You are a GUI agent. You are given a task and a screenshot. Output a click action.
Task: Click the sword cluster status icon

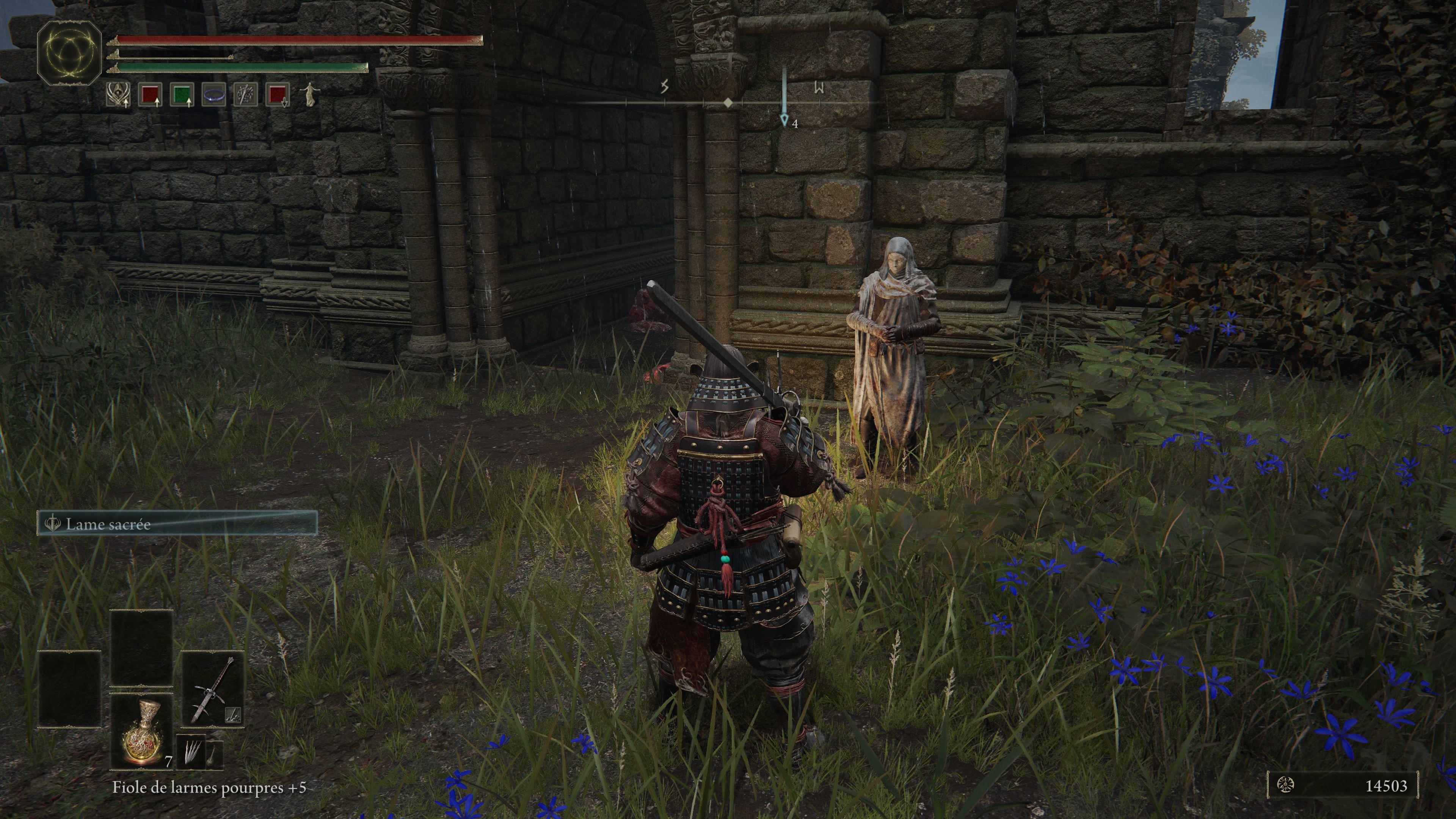(246, 94)
